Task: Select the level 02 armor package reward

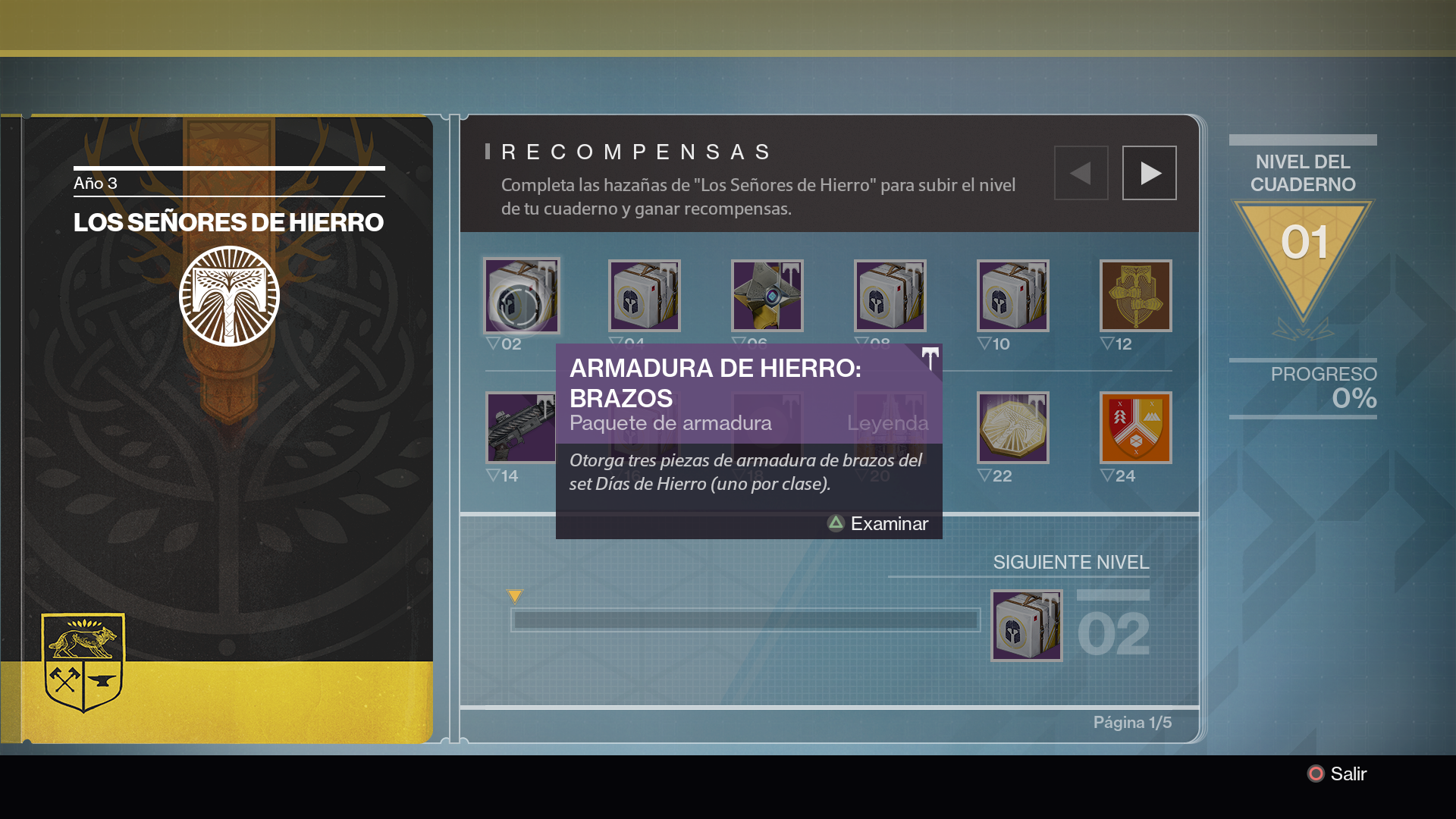Action: pyautogui.click(x=522, y=296)
